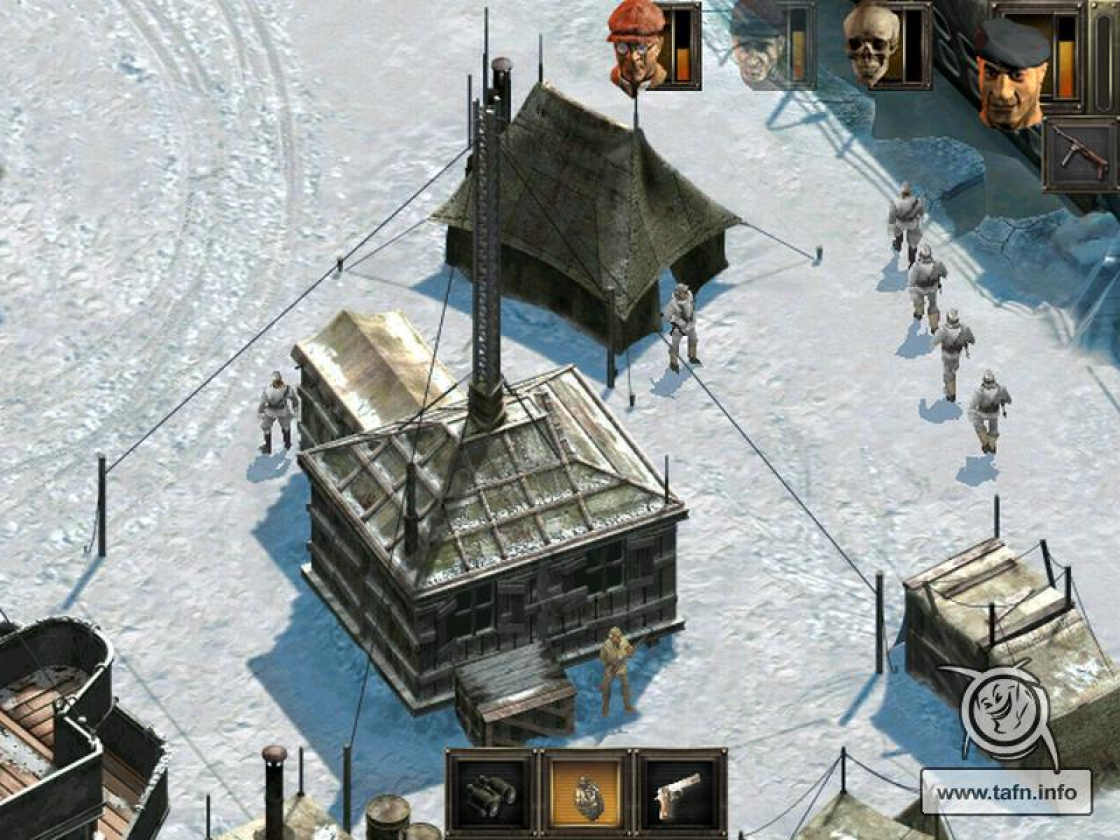Screen dimensions: 1120x840
Task: Click the skull portrait of the dead commando
Action: point(871,45)
